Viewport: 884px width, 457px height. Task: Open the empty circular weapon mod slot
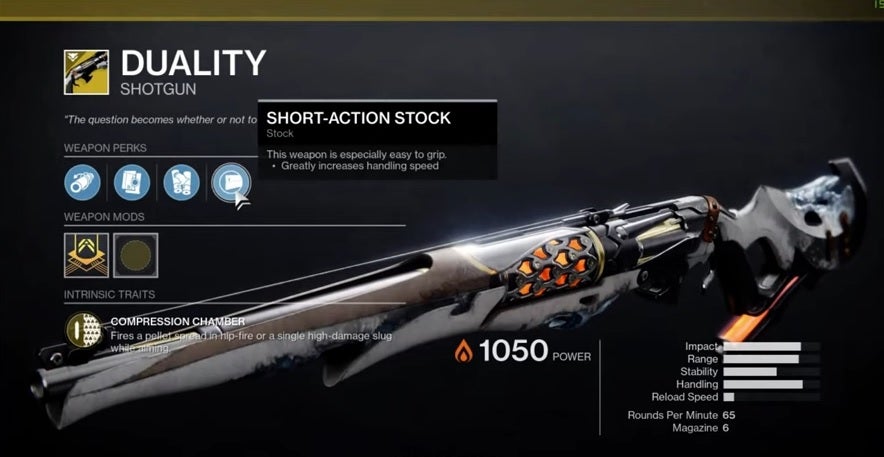point(136,255)
